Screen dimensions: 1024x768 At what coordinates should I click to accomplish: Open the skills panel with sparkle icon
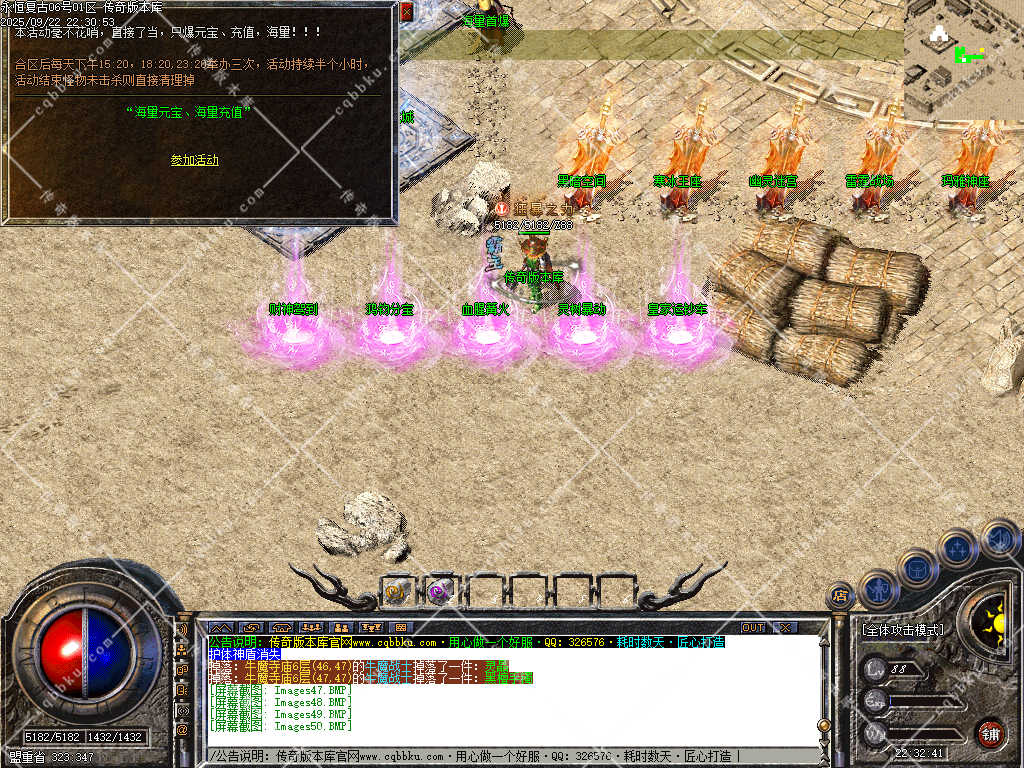pyautogui.click(x=957, y=548)
